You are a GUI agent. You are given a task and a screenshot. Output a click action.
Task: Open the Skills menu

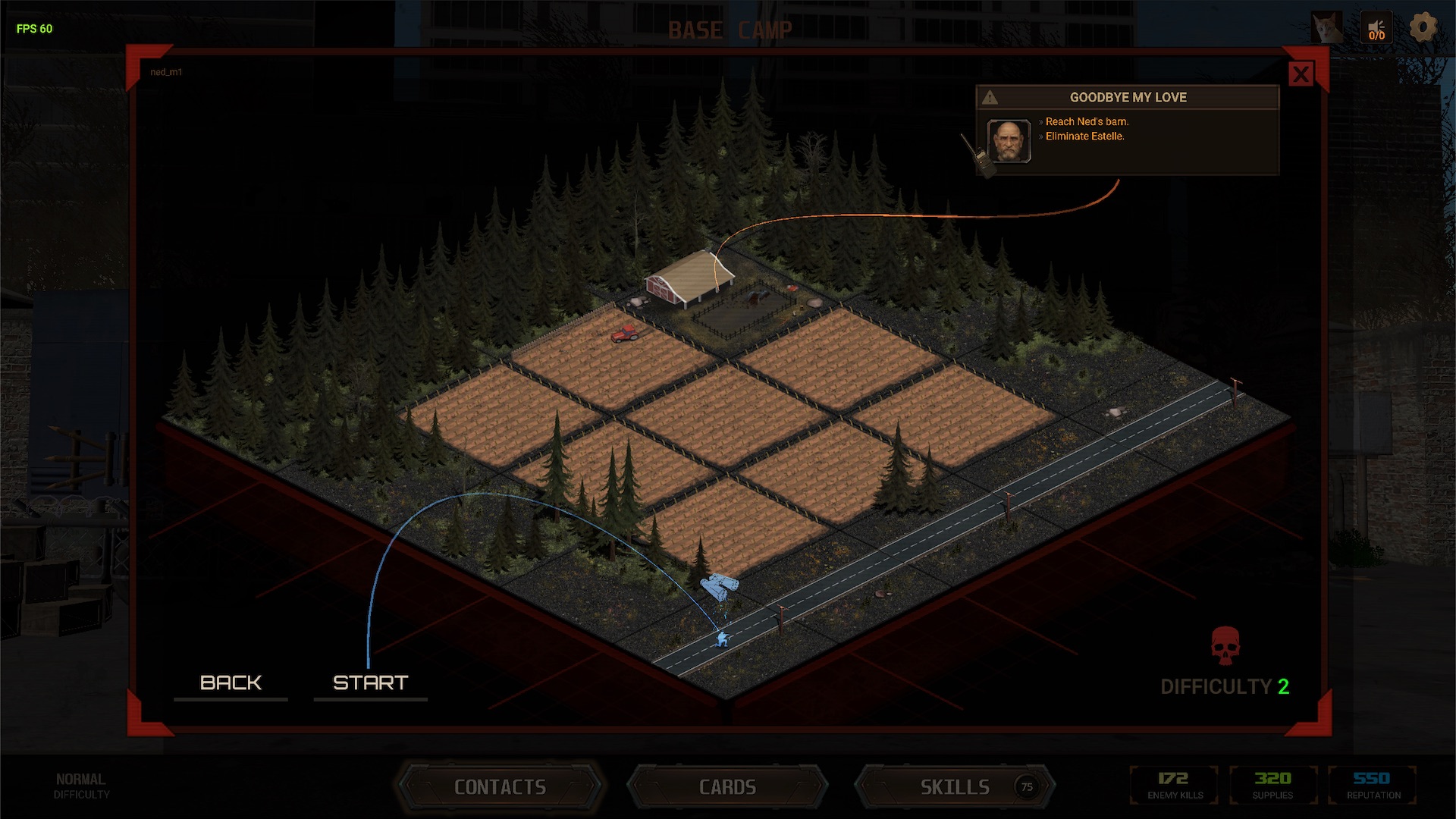(x=955, y=787)
